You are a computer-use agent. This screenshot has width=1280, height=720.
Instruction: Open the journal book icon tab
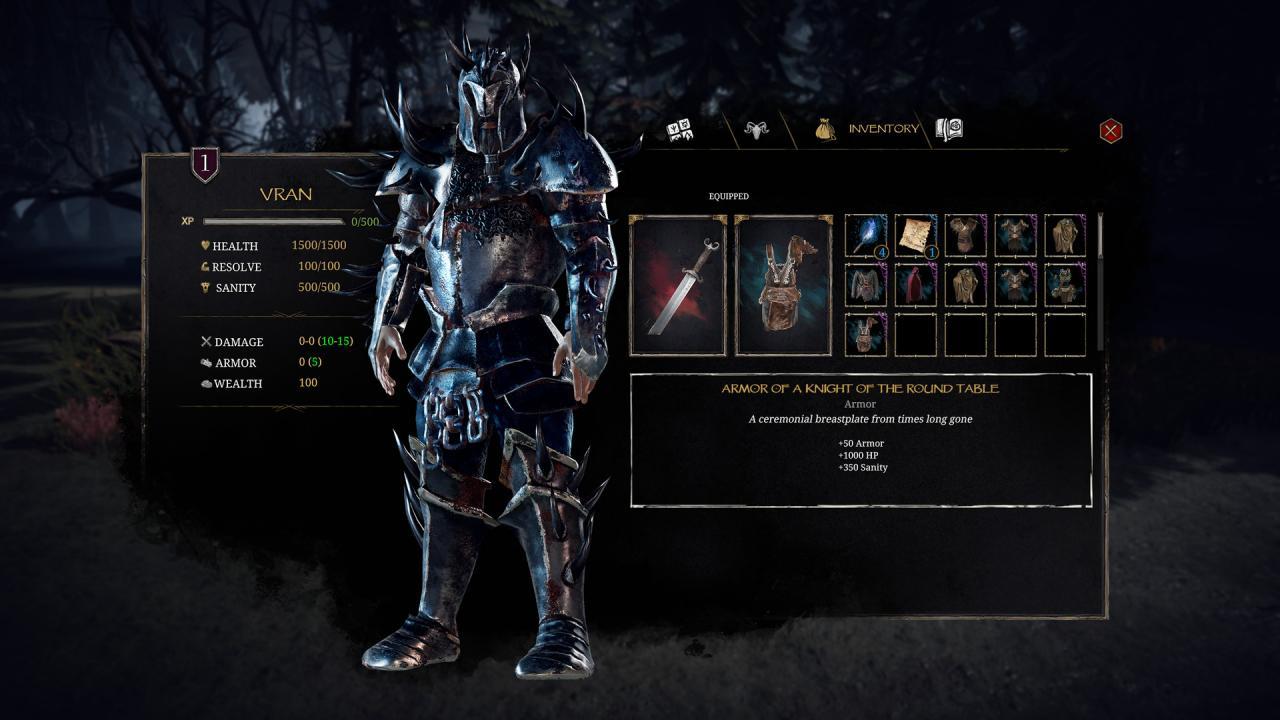point(949,128)
